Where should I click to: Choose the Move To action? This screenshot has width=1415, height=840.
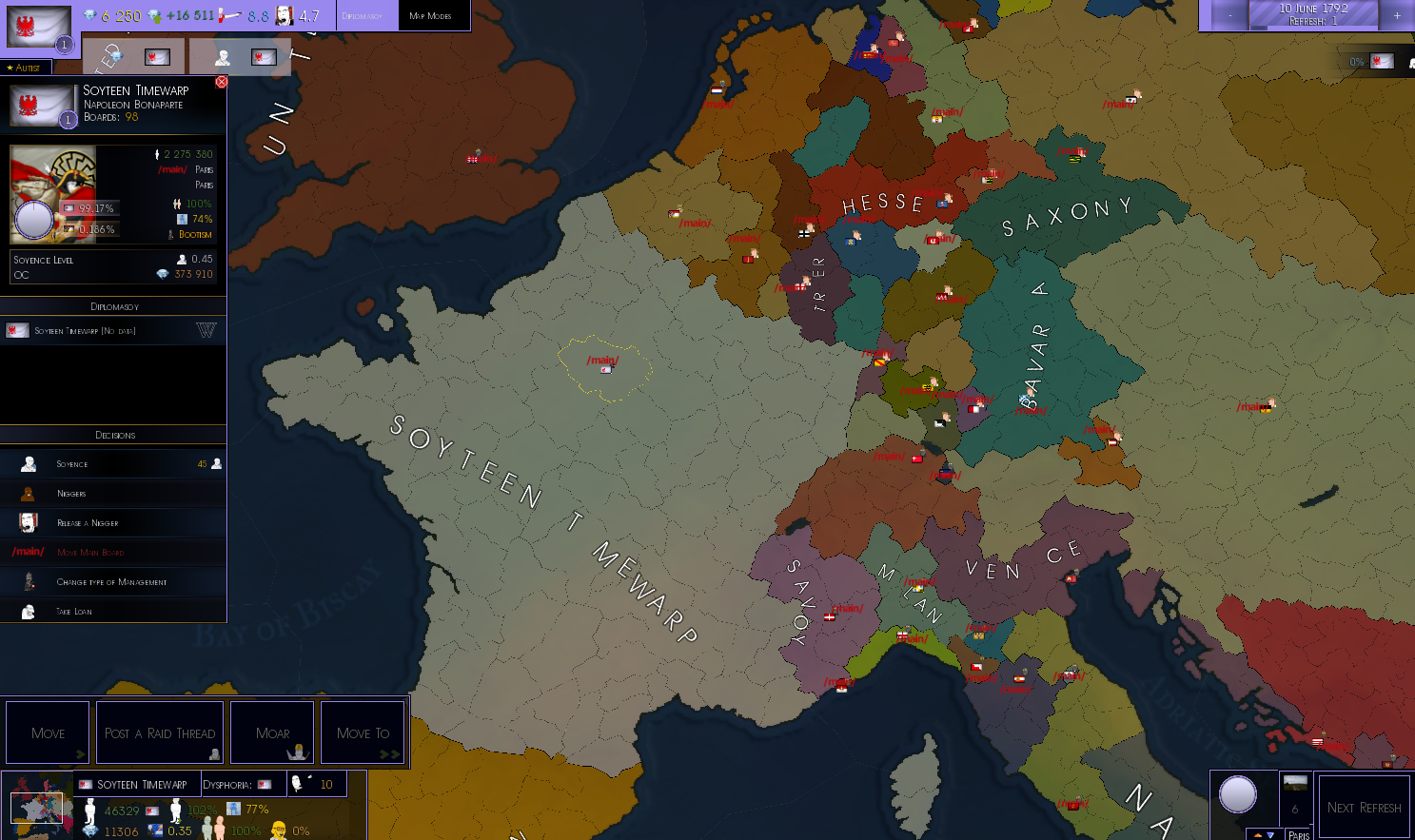click(363, 733)
